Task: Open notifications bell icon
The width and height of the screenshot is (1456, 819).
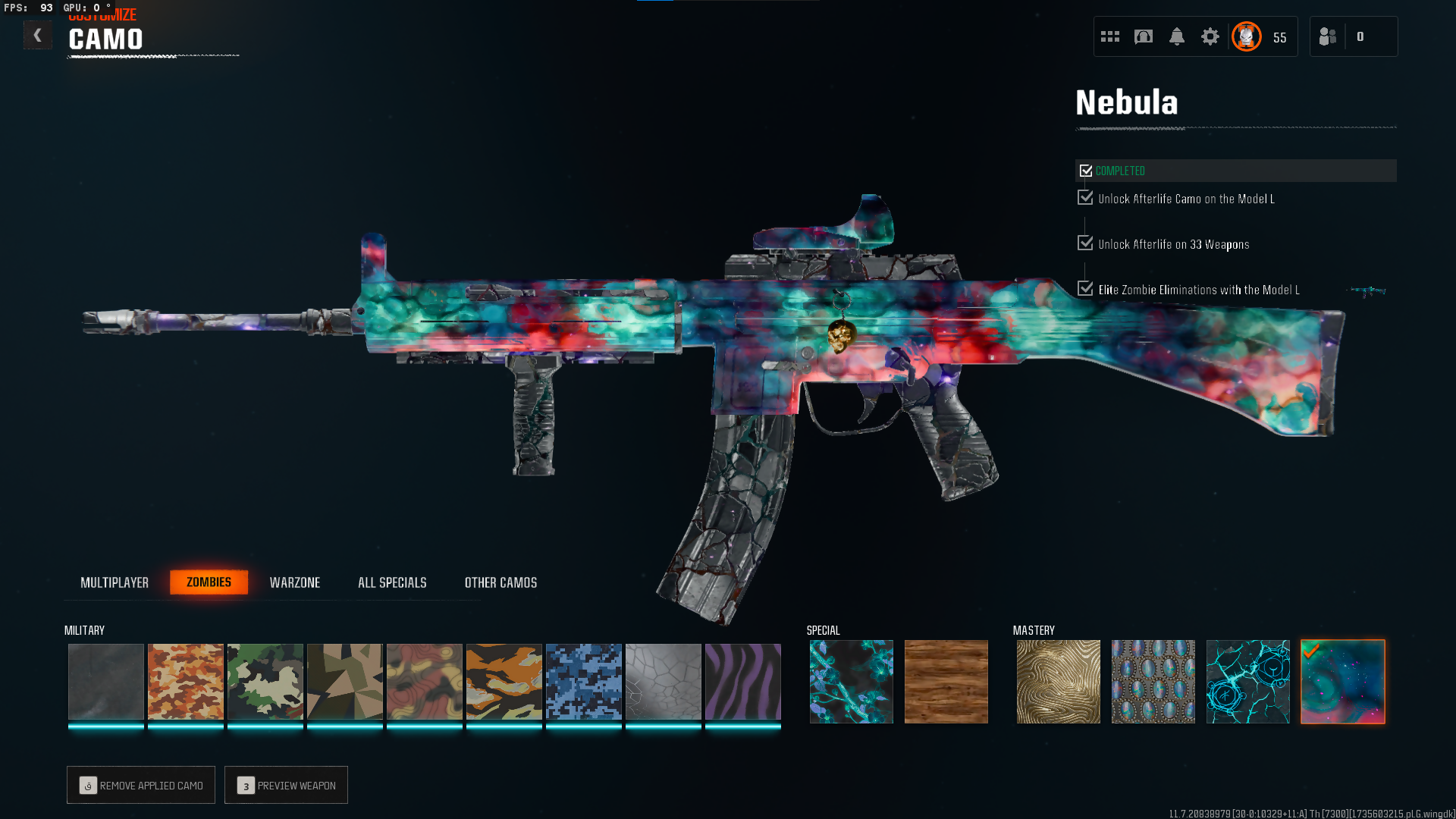Action: coord(1177,36)
